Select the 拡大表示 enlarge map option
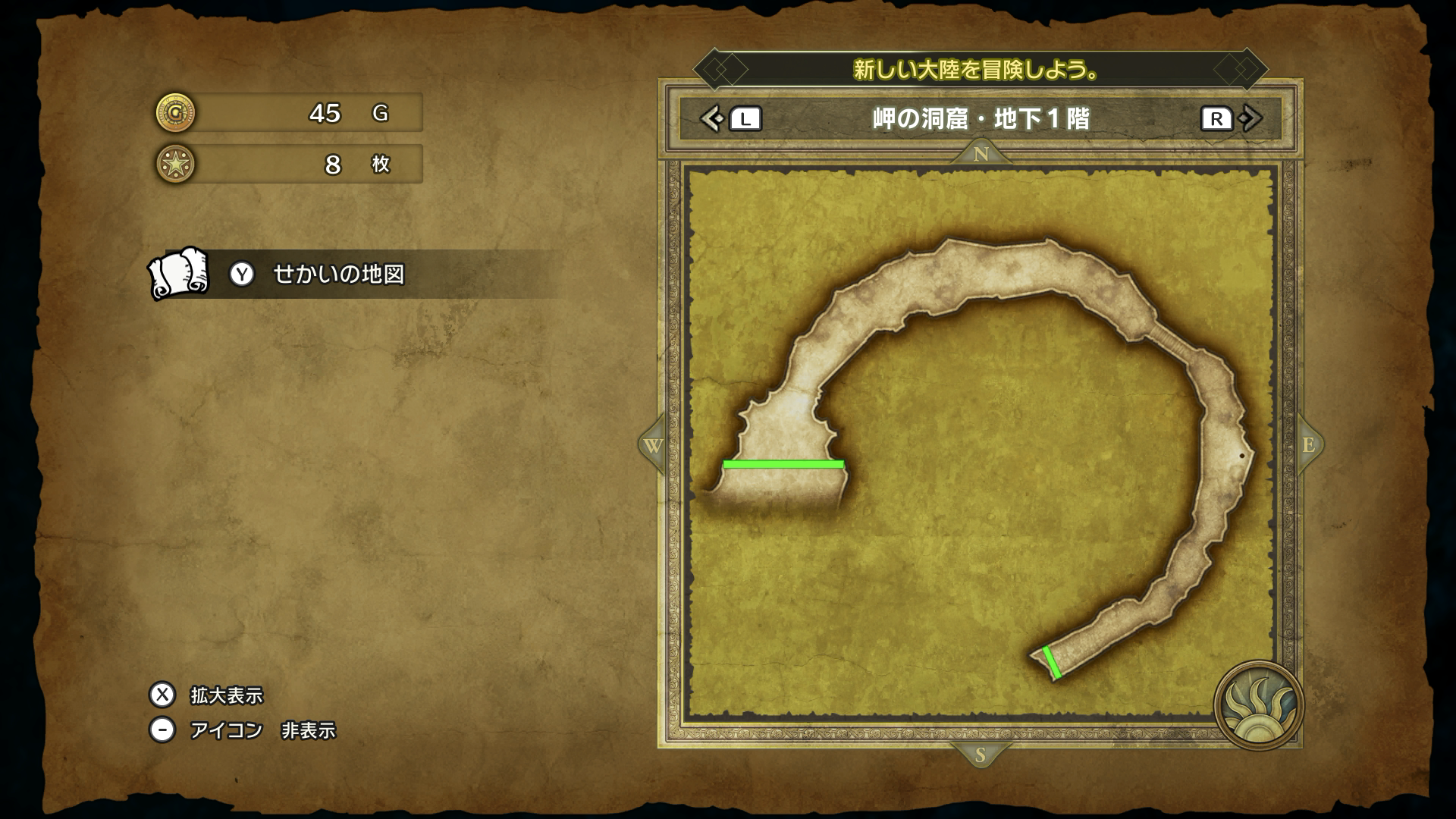 (226, 695)
